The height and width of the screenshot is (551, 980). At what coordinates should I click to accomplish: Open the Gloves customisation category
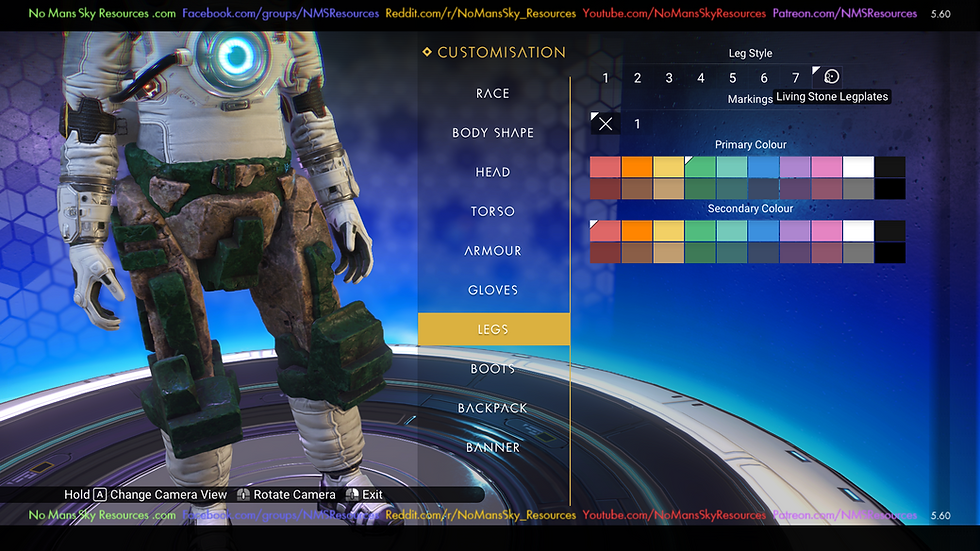click(x=493, y=290)
